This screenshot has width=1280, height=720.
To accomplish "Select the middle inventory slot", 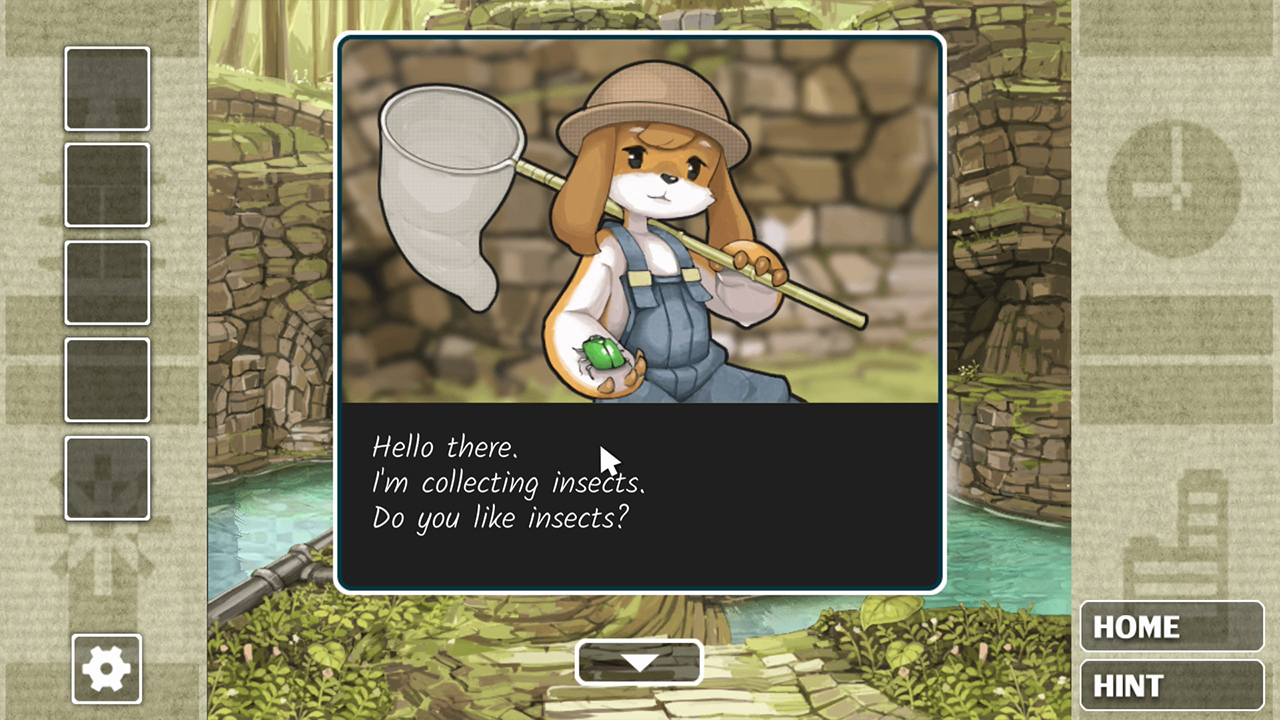I will click(106, 281).
